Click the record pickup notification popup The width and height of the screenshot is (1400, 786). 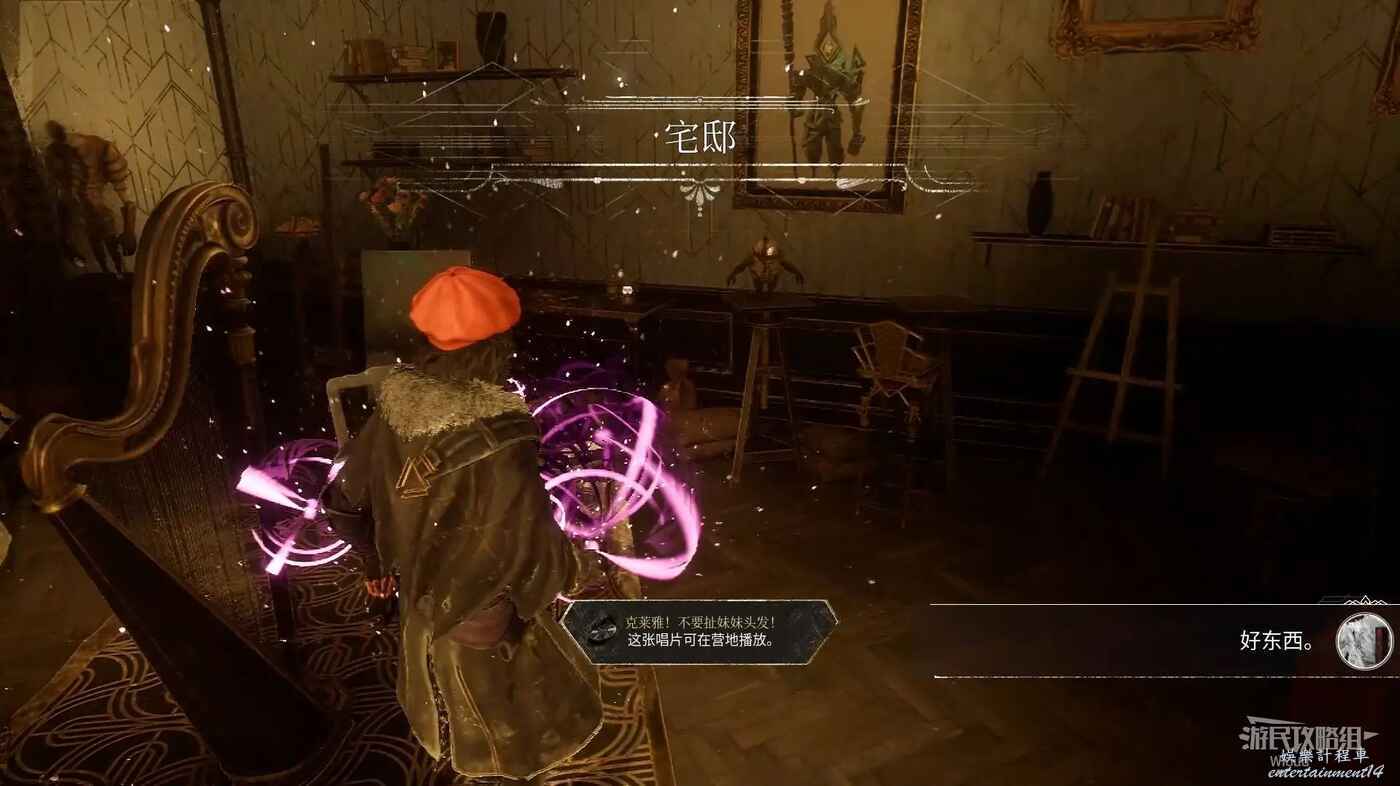[x=698, y=631]
